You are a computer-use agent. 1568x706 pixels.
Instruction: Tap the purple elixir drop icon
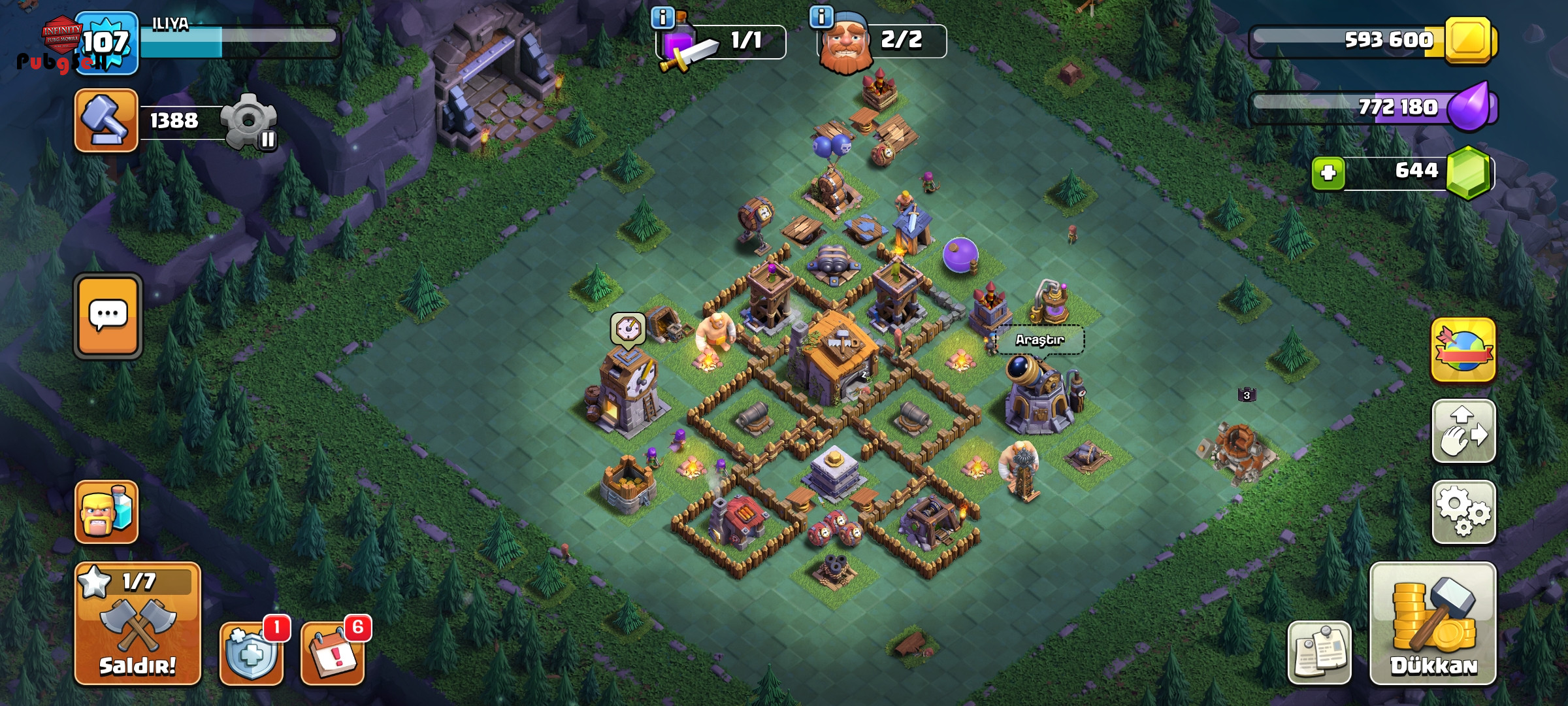[1470, 107]
